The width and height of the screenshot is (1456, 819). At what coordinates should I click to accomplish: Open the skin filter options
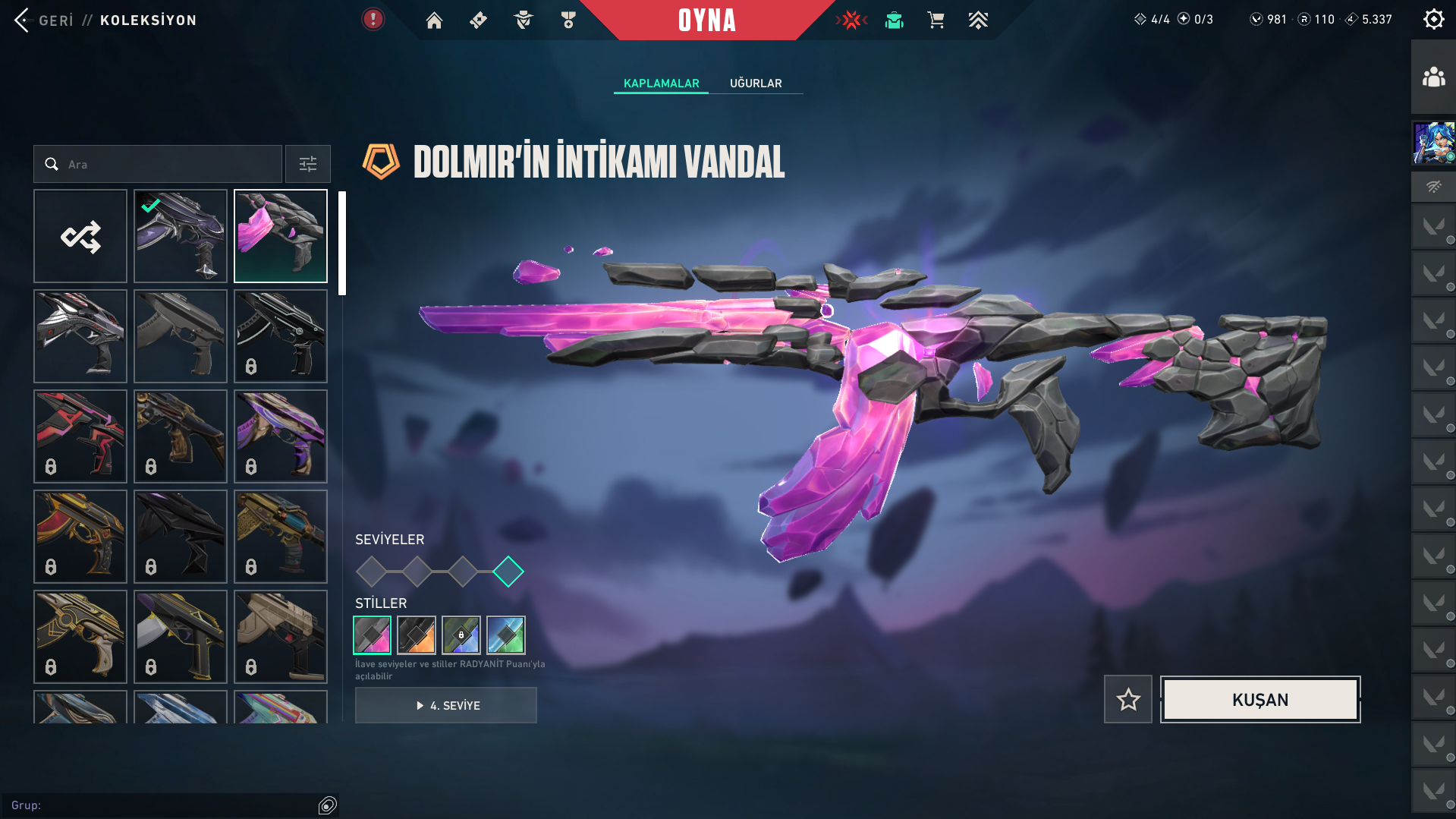pyautogui.click(x=307, y=164)
